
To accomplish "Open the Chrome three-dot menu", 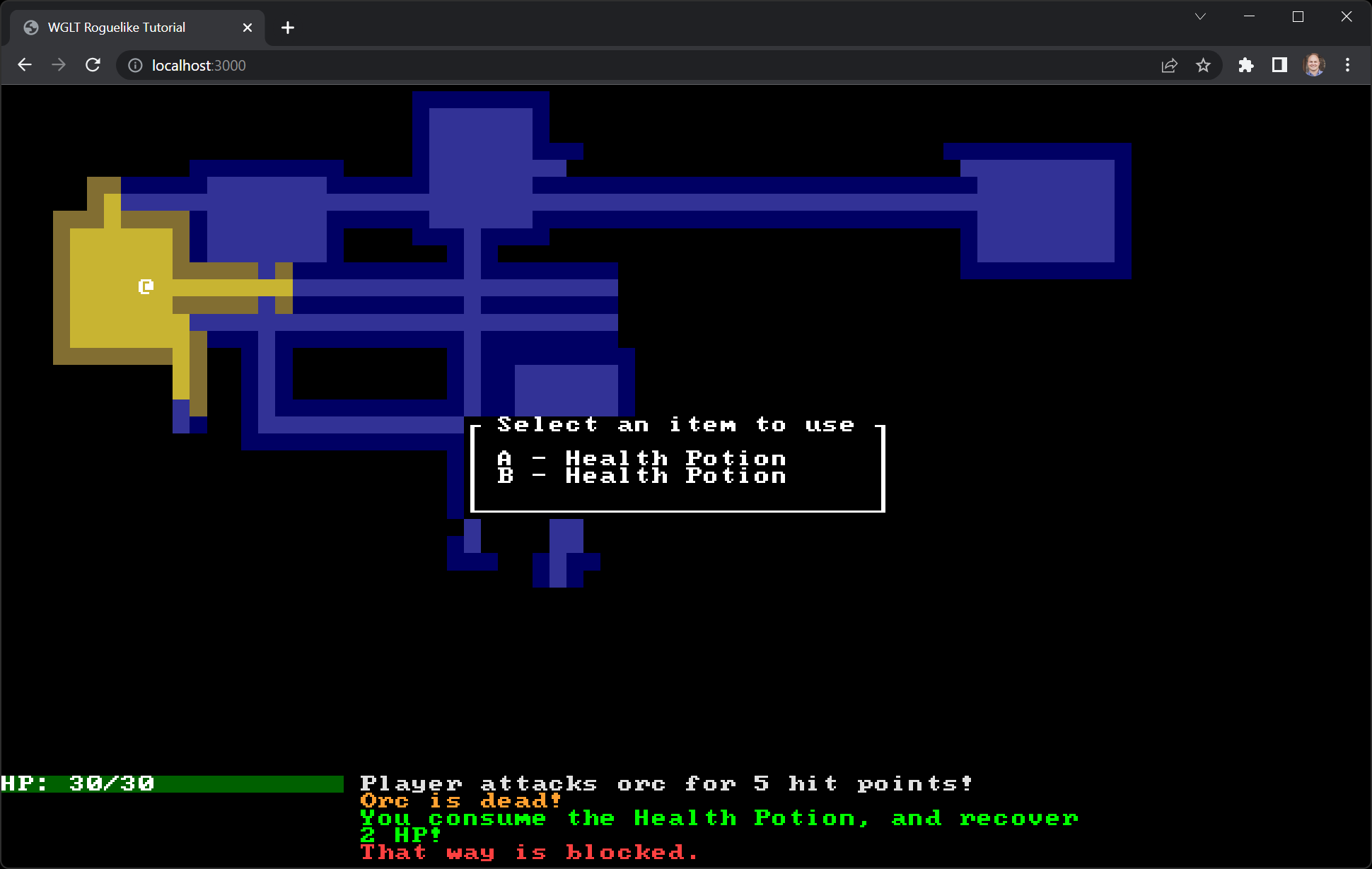I will (1348, 65).
